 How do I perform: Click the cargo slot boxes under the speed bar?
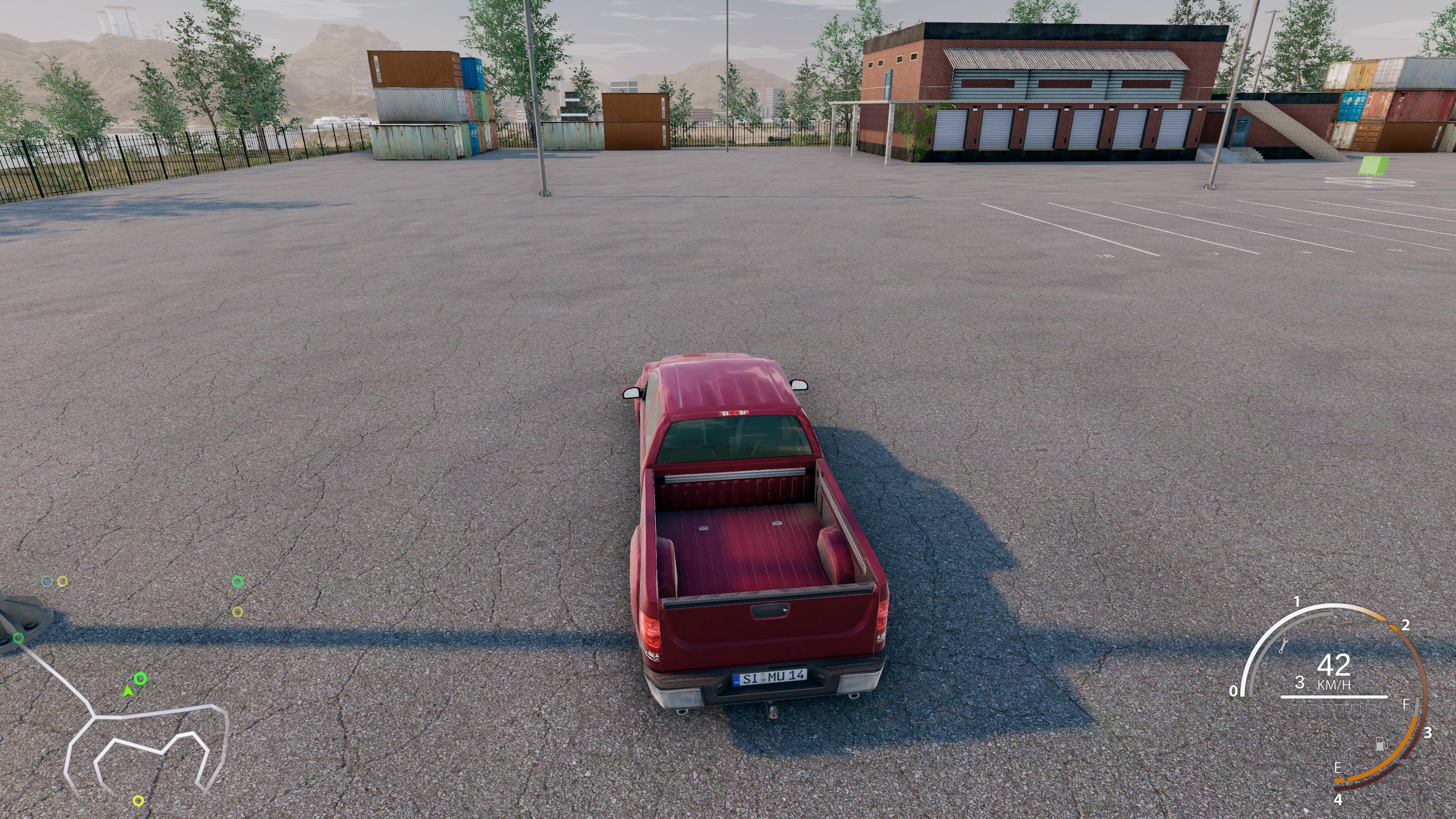tap(1335, 711)
